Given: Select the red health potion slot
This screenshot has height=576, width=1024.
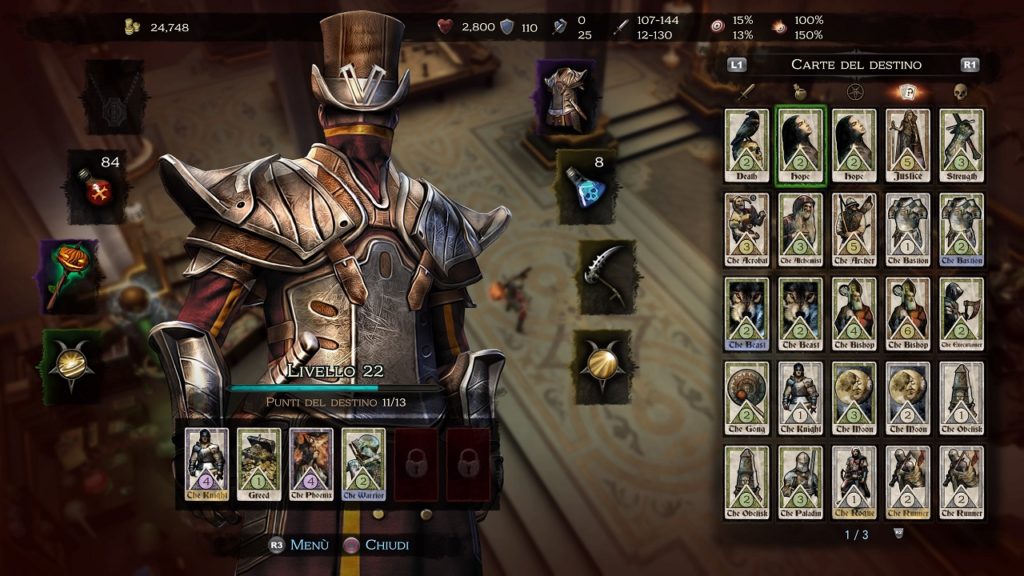Looking at the screenshot, I should [x=98, y=186].
